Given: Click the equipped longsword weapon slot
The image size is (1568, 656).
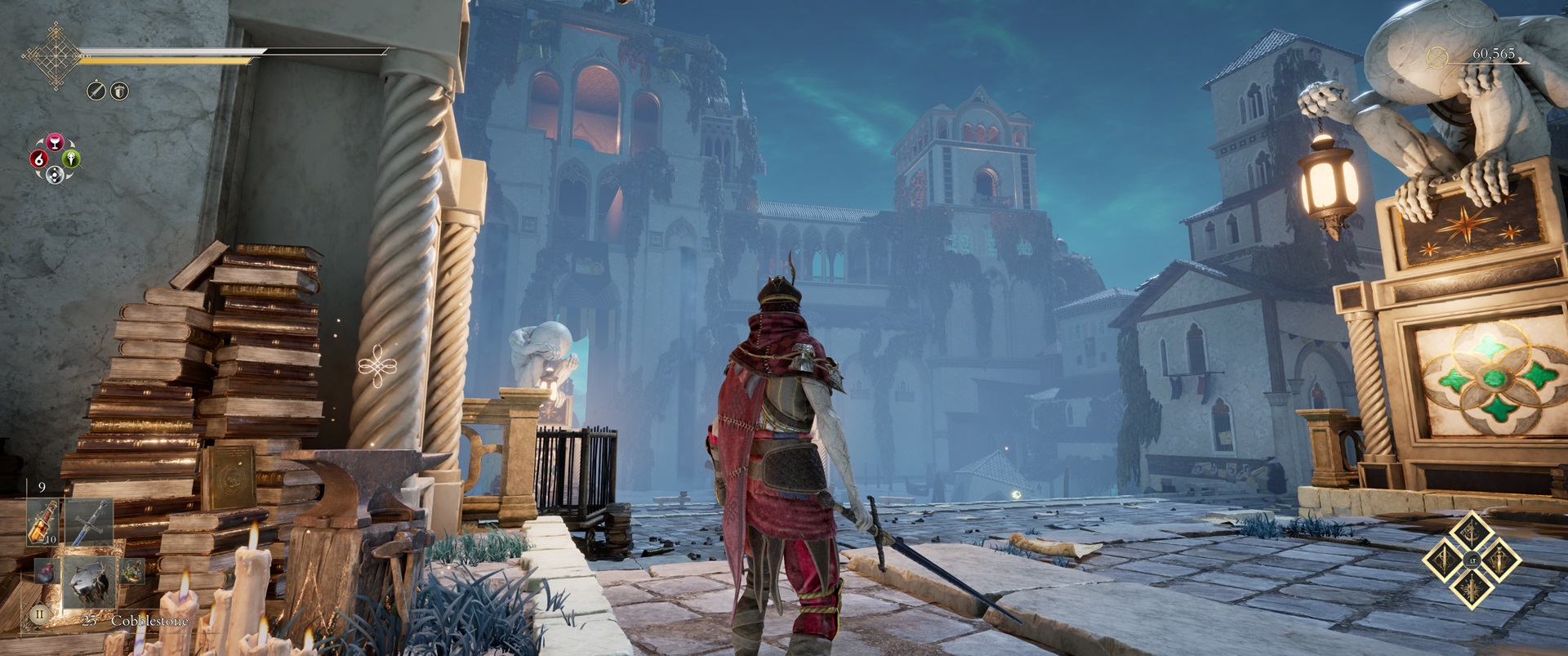Looking at the screenshot, I should [x=88, y=522].
